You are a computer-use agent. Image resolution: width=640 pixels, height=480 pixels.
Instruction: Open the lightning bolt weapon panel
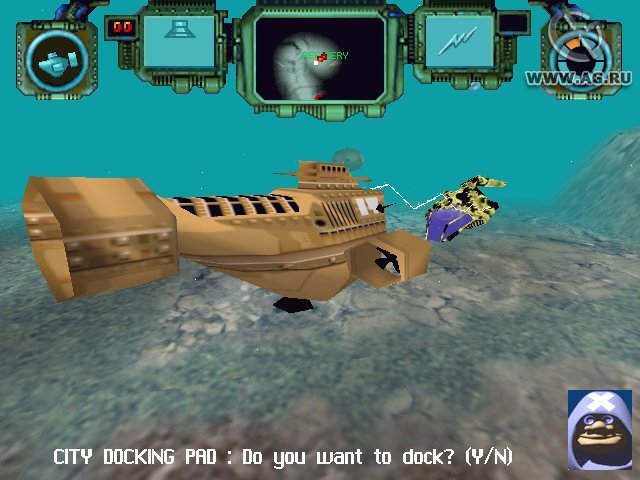(459, 41)
